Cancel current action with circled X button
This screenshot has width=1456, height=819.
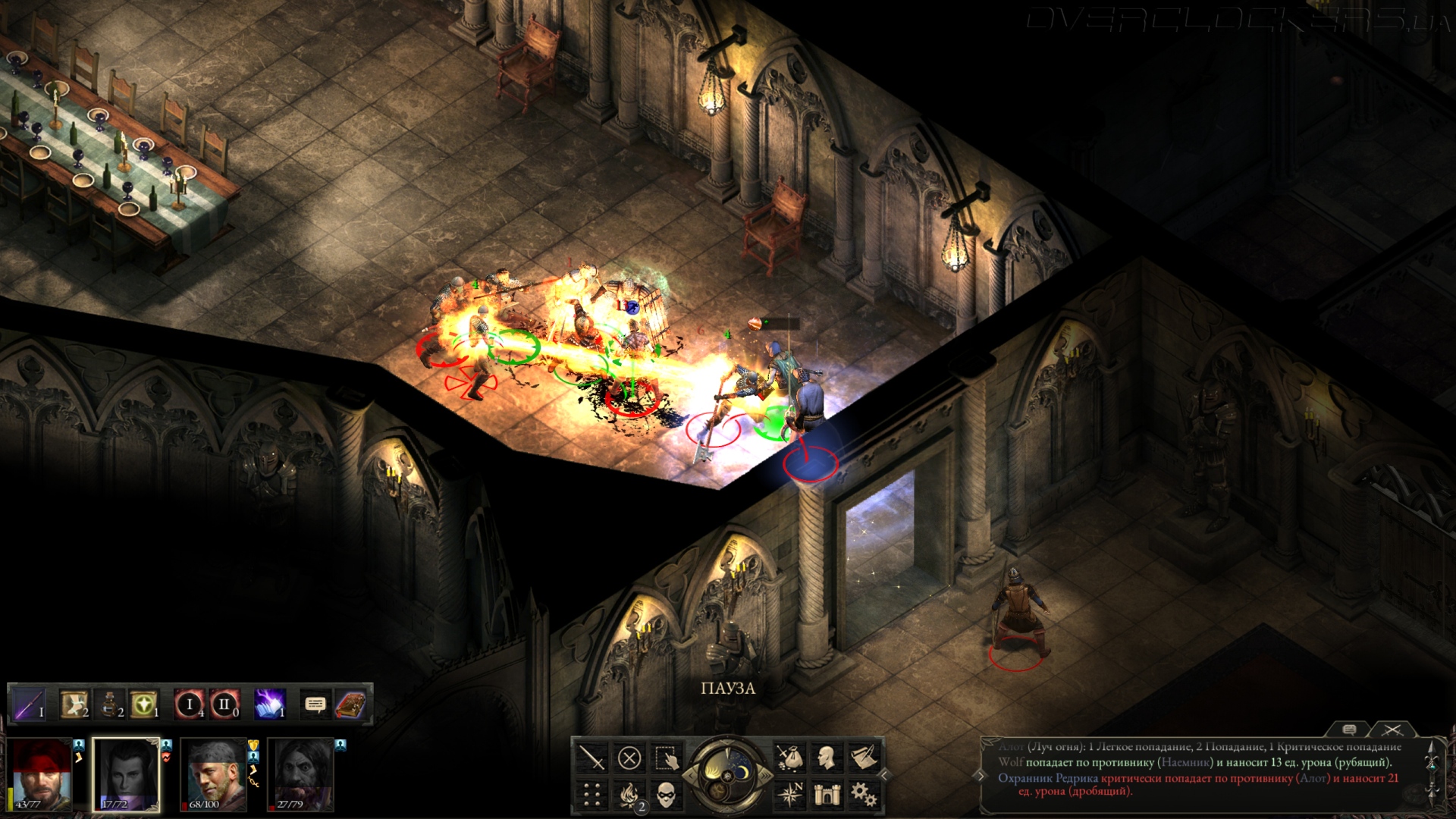pyautogui.click(x=629, y=758)
